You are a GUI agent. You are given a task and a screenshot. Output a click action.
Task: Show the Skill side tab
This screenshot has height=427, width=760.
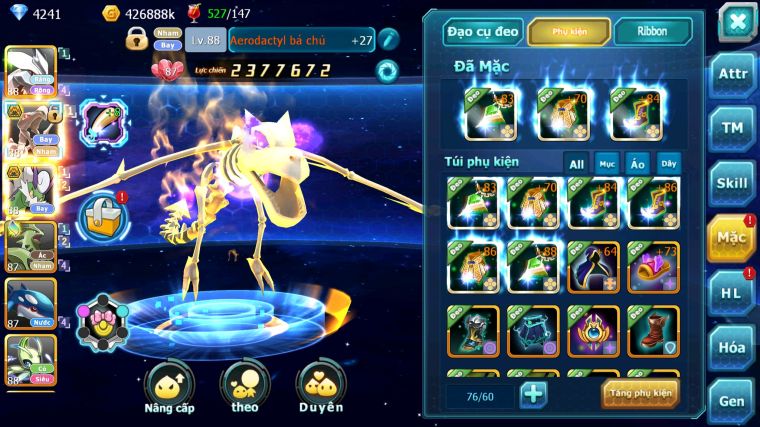732,183
